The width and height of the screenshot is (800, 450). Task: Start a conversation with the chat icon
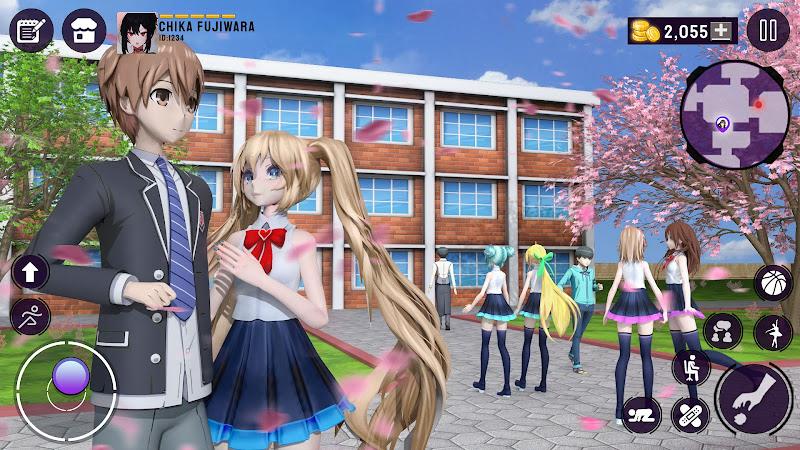722,331
